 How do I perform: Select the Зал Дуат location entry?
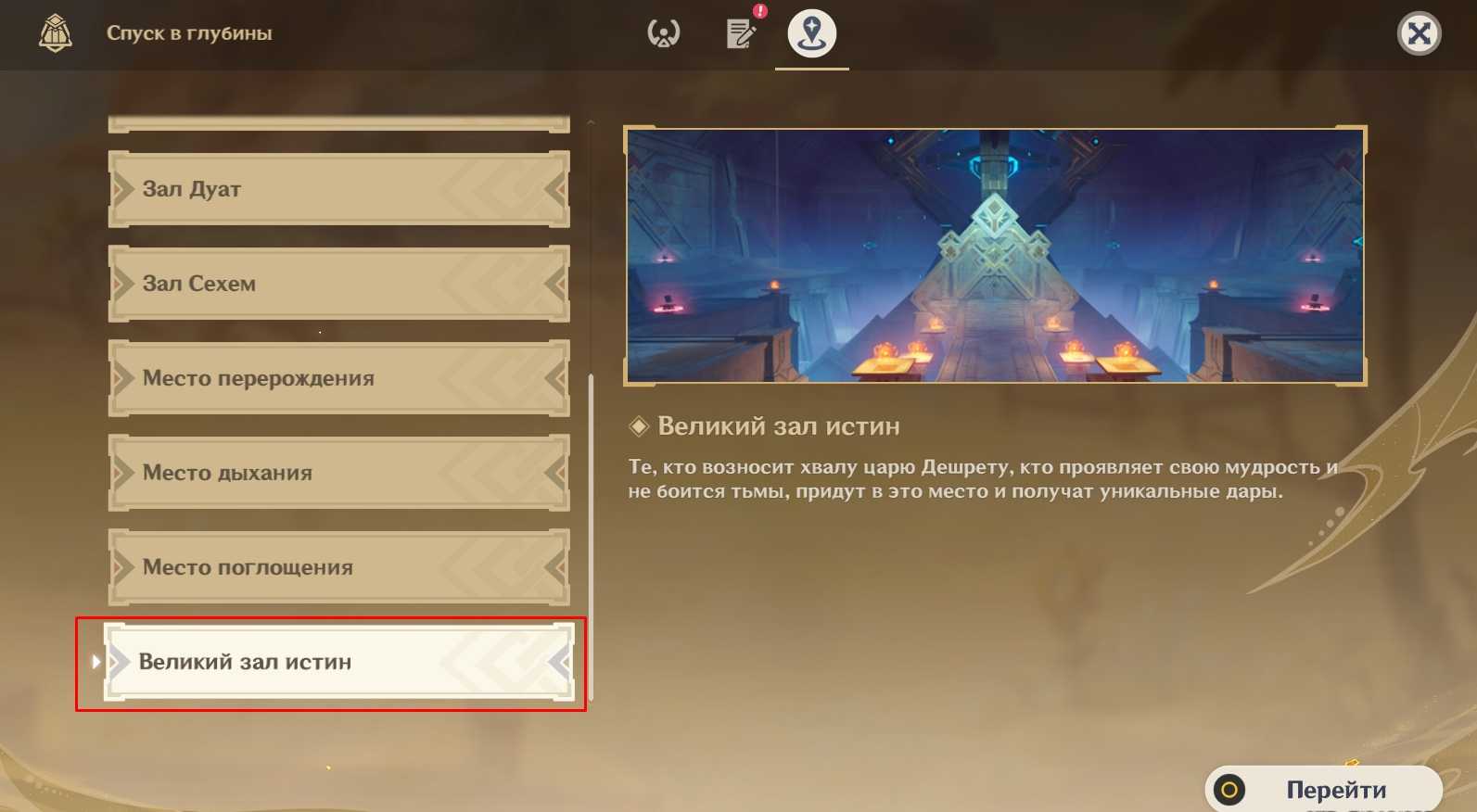point(338,189)
